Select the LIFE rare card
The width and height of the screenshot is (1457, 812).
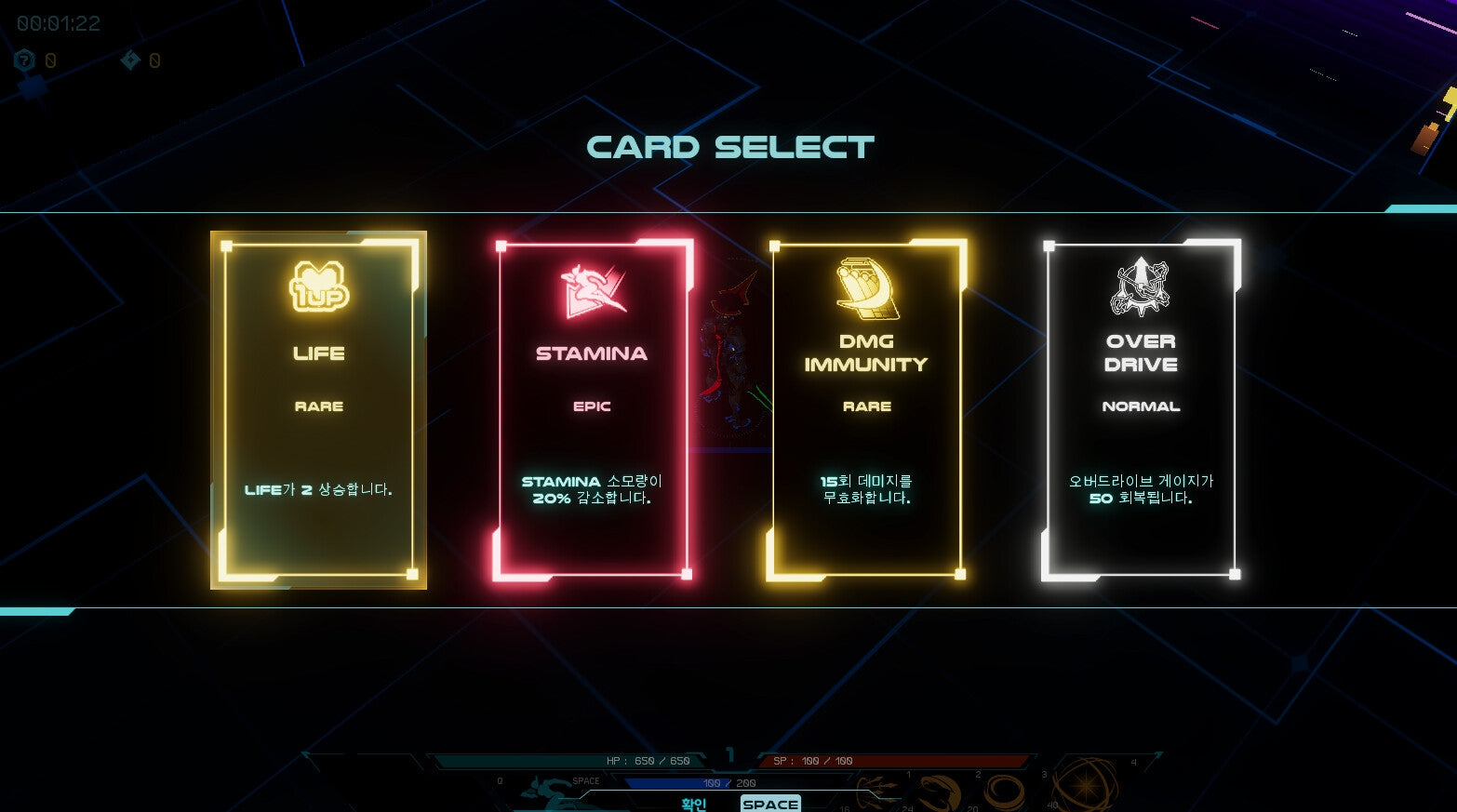(318, 409)
